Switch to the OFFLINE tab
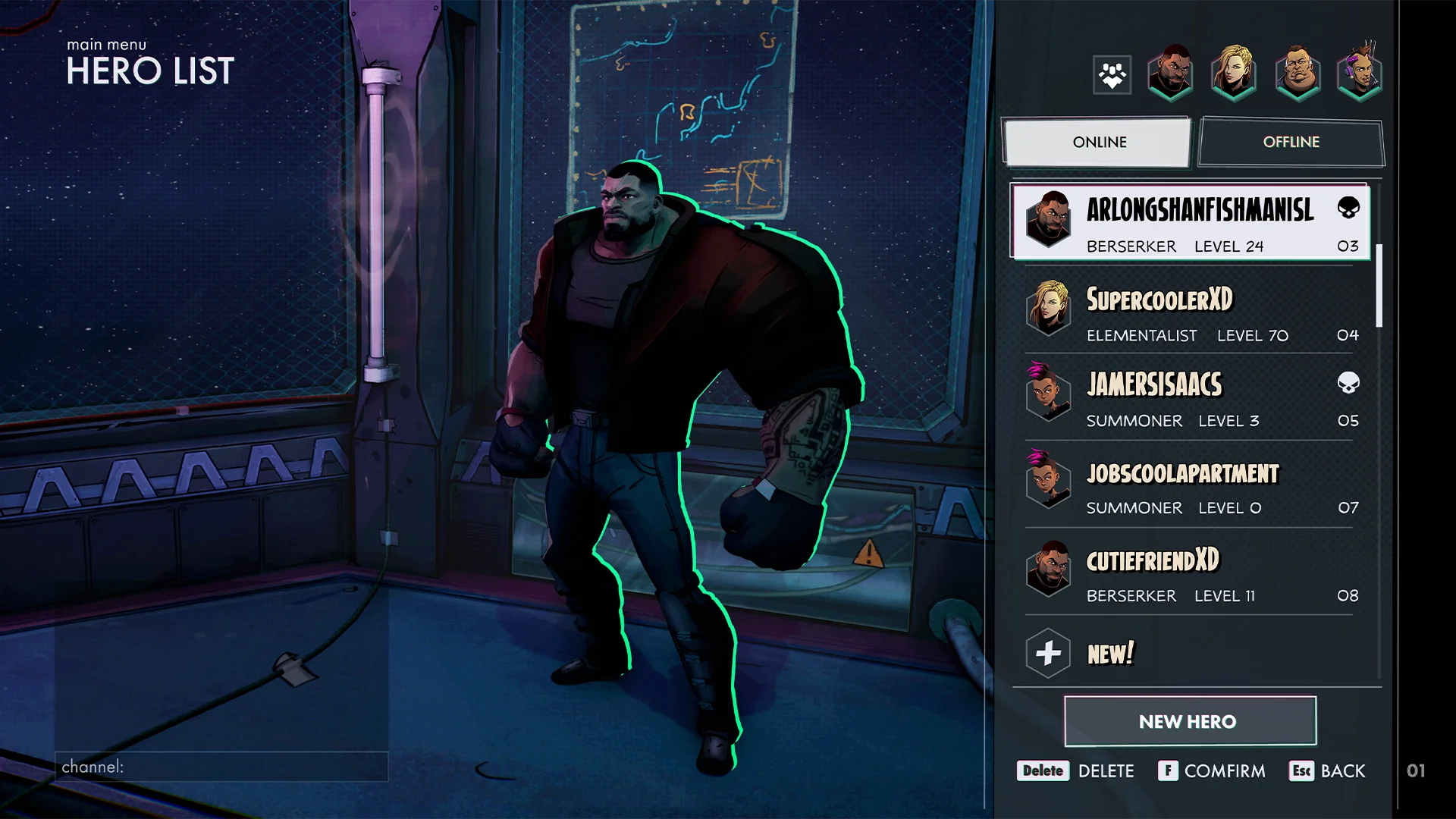Image resolution: width=1456 pixels, height=819 pixels. coord(1291,142)
